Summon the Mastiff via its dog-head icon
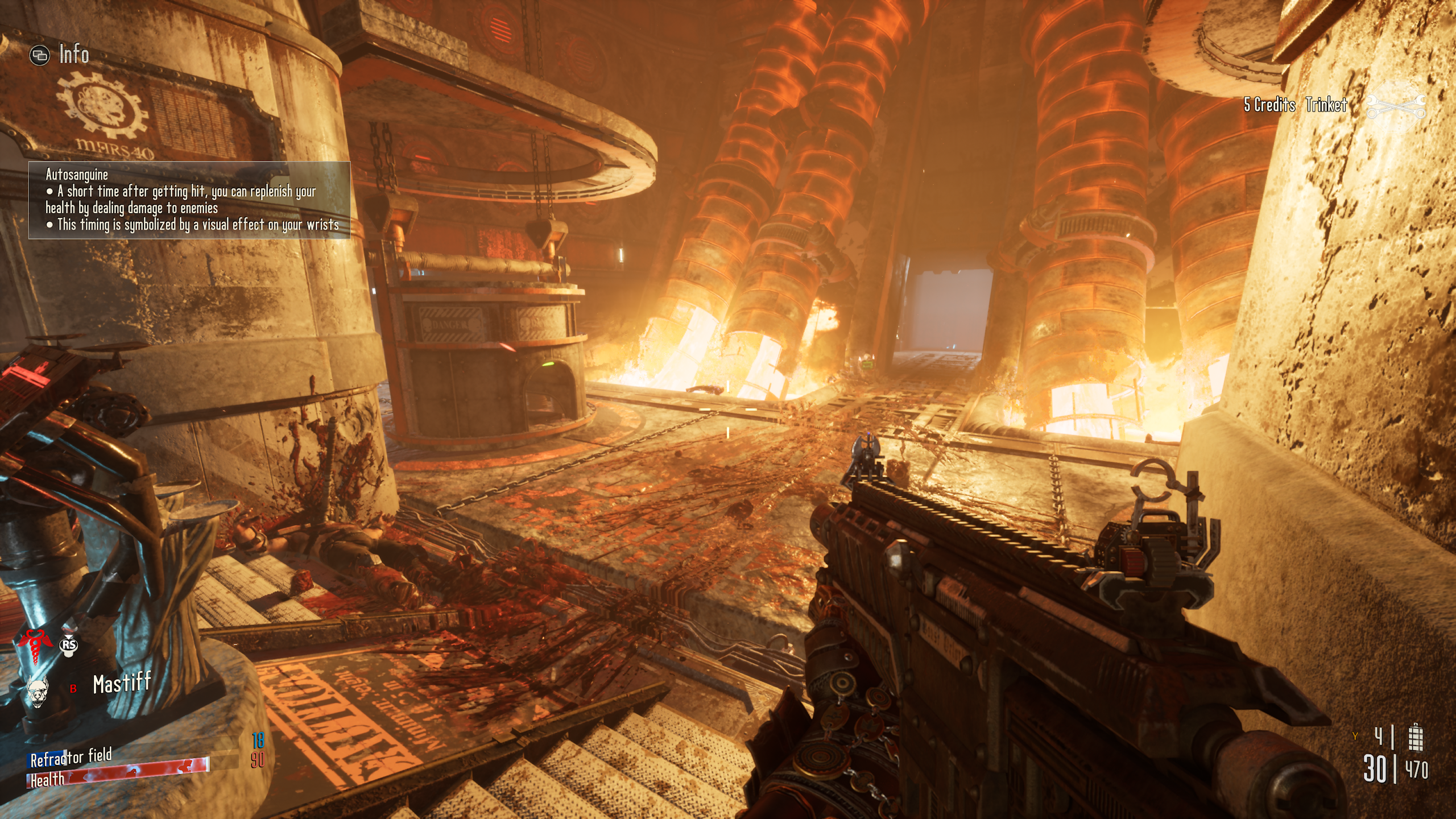 click(38, 691)
